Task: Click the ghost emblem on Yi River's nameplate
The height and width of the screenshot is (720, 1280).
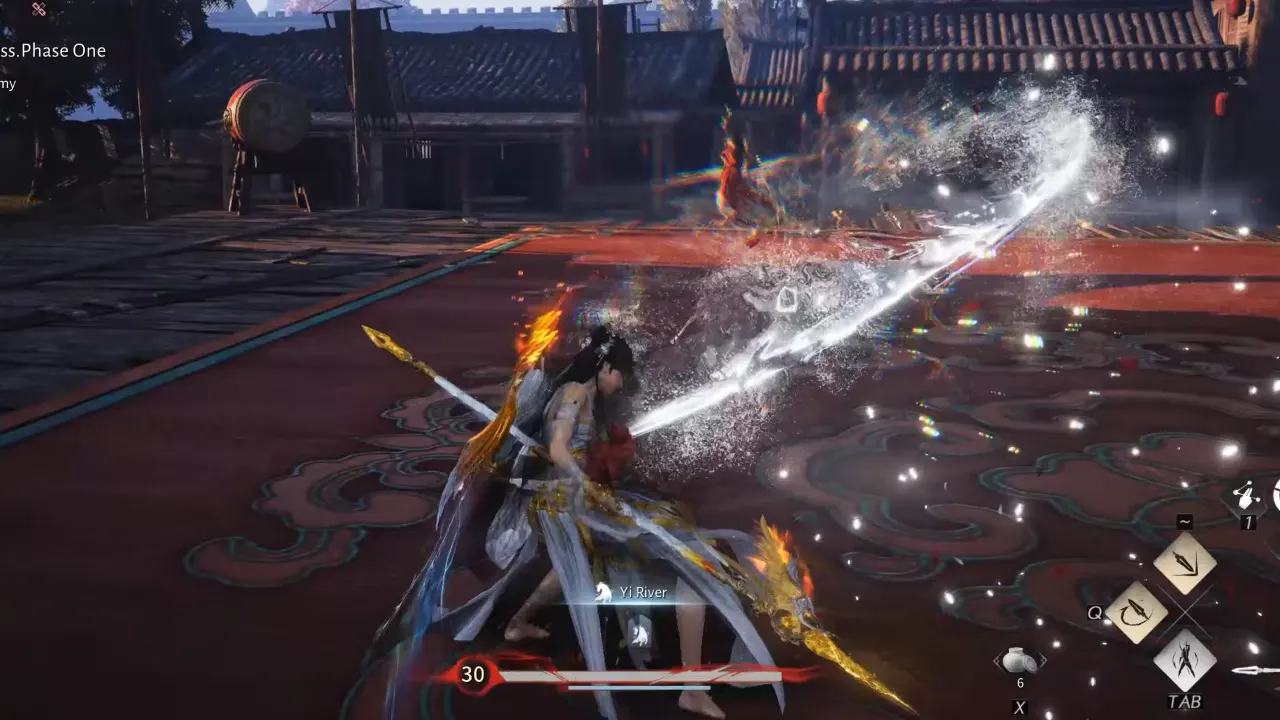Action: pos(601,592)
